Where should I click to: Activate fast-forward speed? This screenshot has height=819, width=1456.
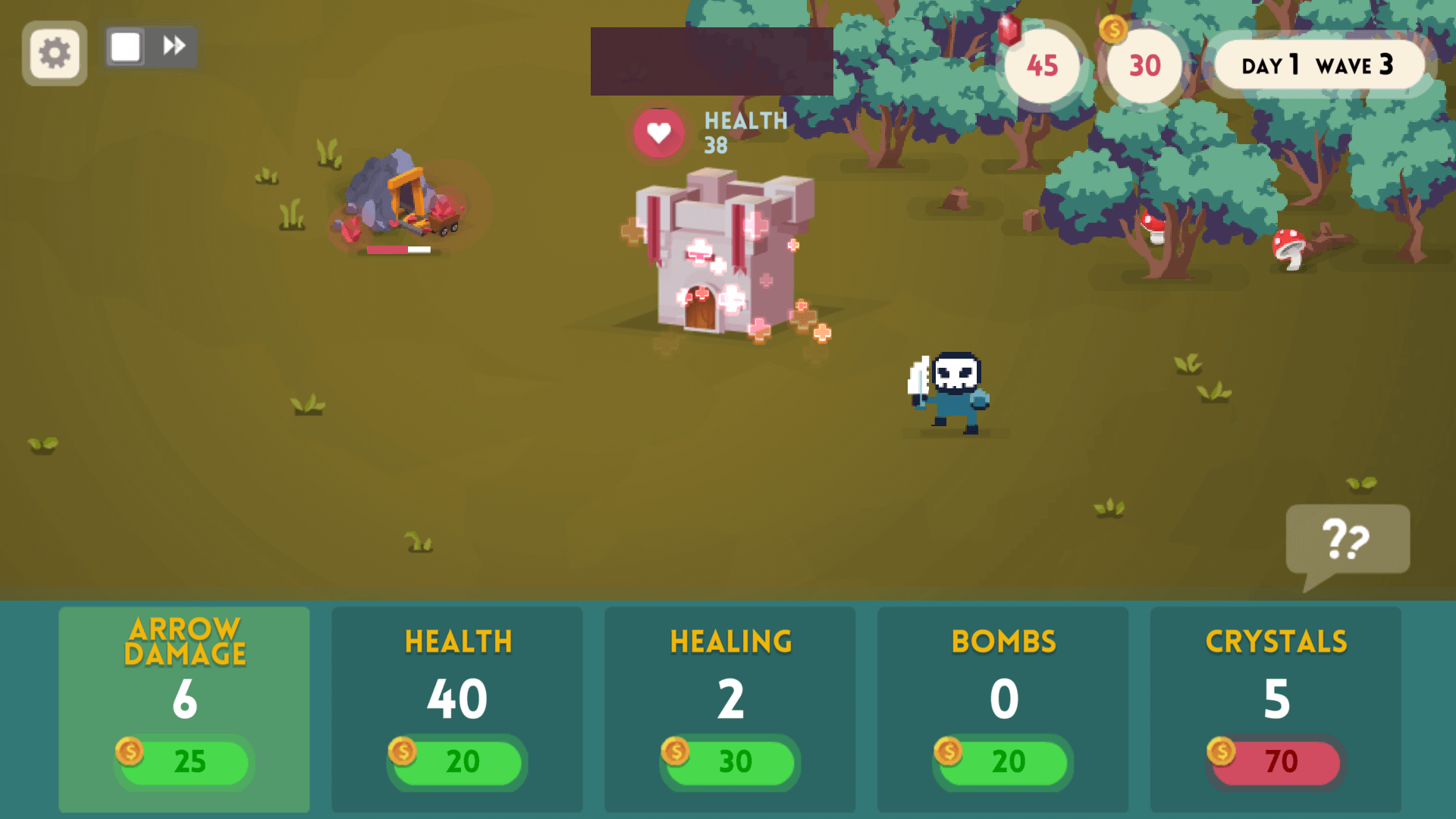click(x=174, y=45)
